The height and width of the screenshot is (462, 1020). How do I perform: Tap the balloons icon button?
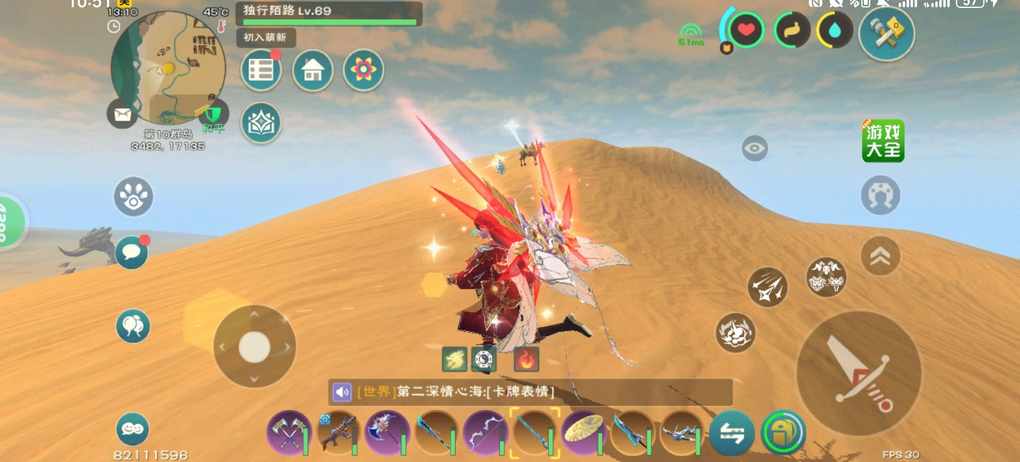(x=133, y=325)
